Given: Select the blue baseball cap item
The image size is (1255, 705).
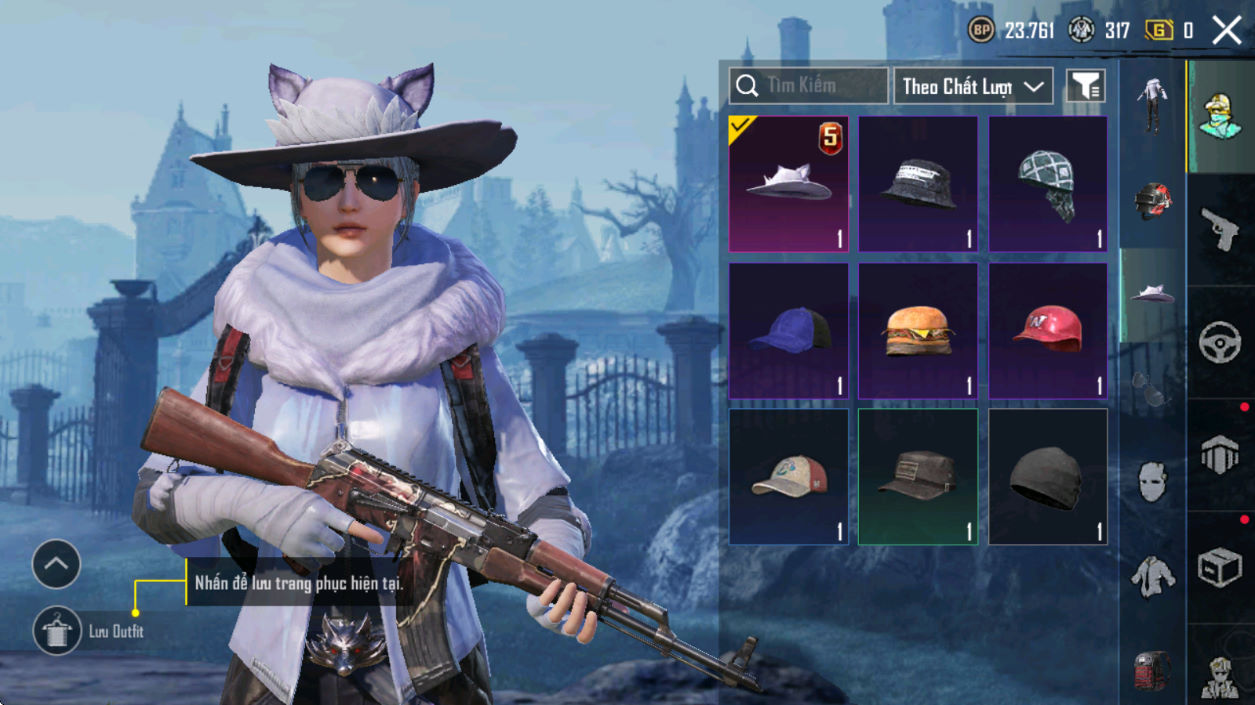Looking at the screenshot, I should point(788,331).
